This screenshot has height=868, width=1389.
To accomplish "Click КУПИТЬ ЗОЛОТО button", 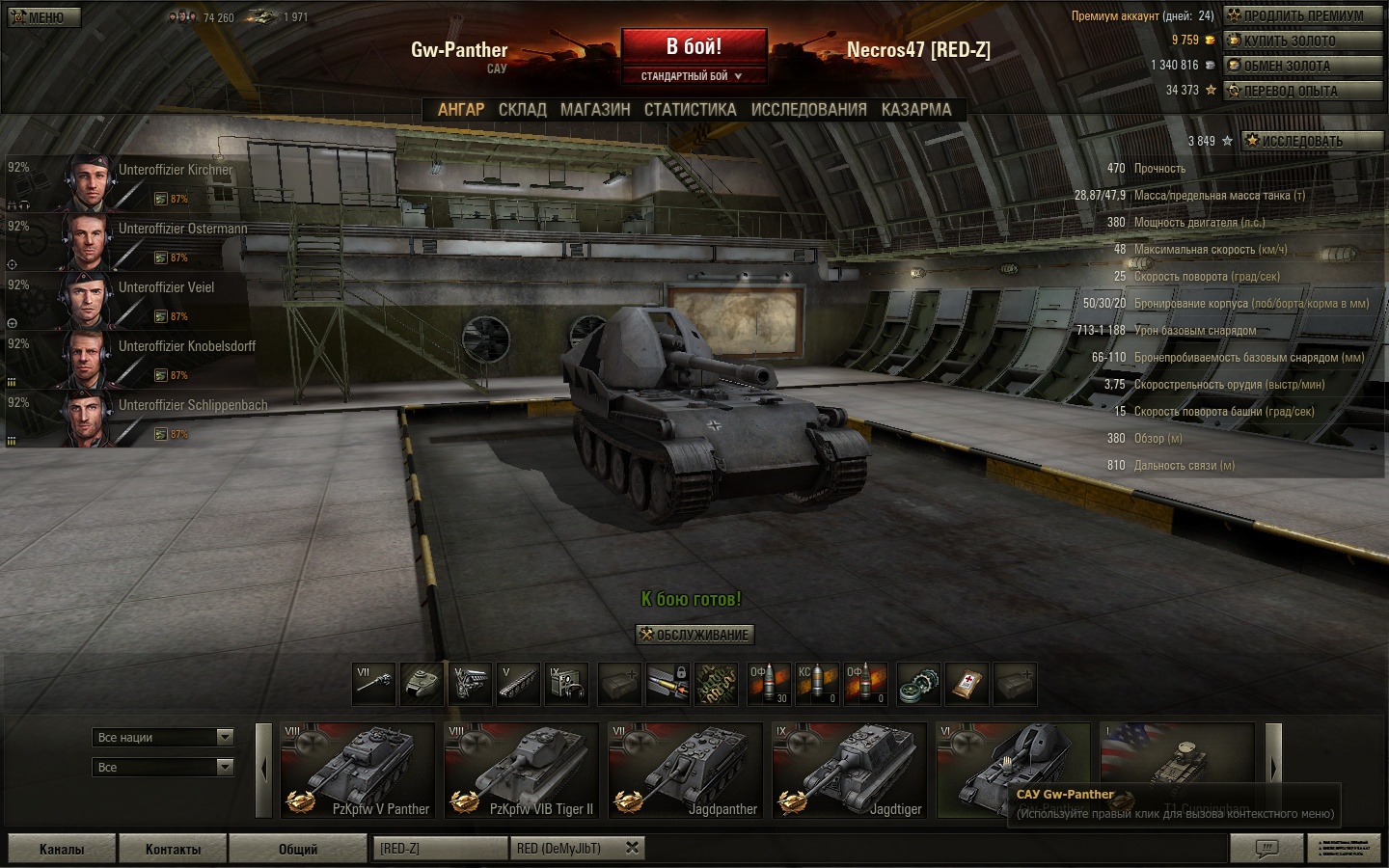I will coord(1302,41).
